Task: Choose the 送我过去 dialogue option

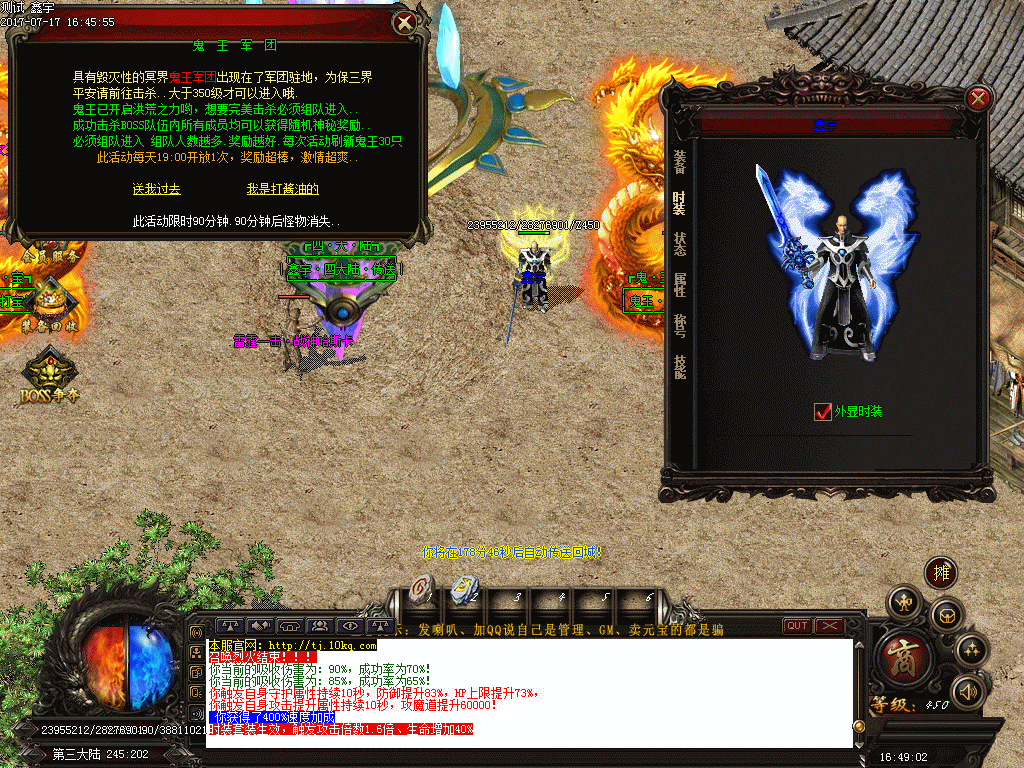Action: 156,189
